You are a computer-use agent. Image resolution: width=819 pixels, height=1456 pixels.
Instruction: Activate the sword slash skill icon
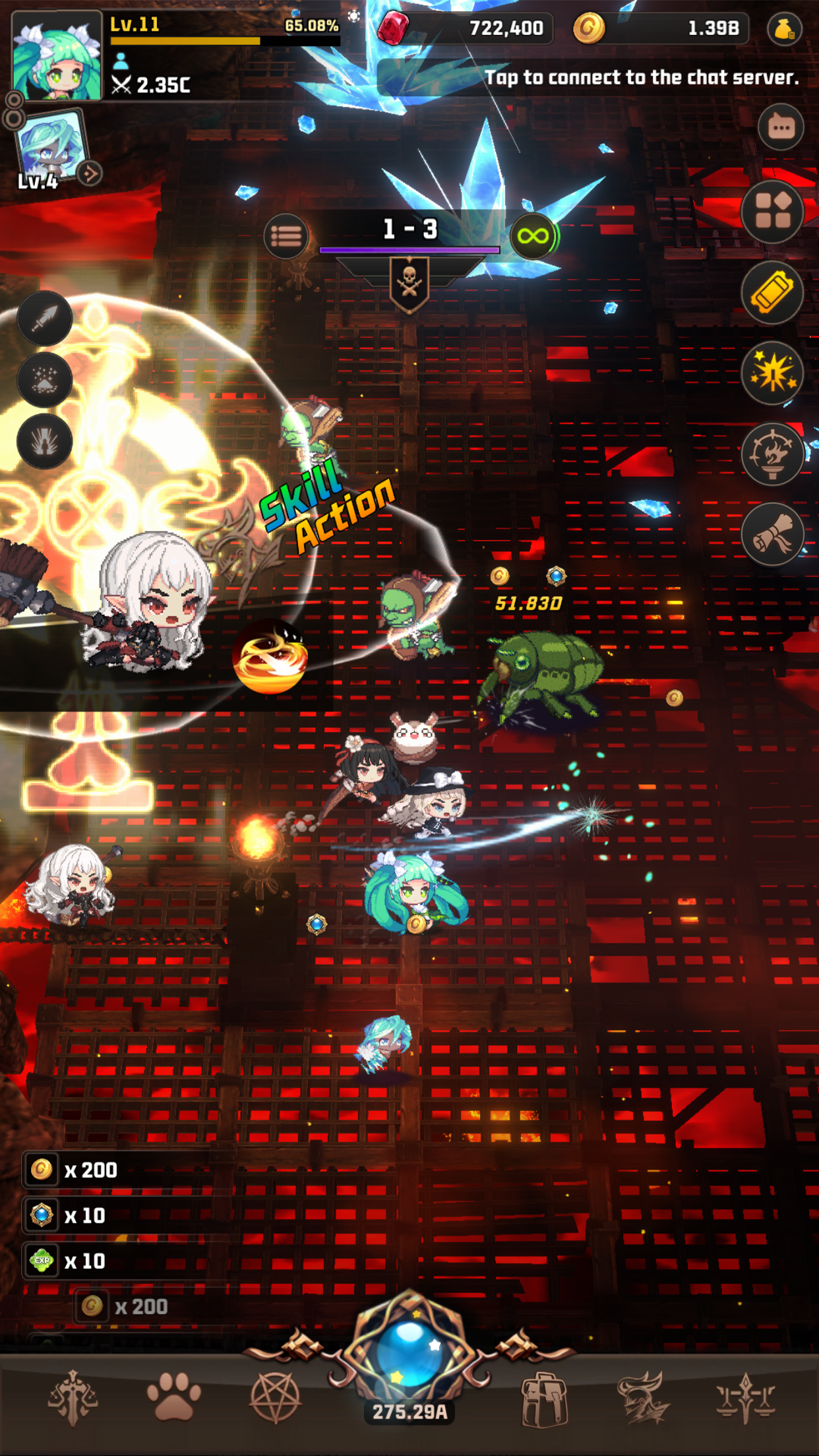pyautogui.click(x=45, y=318)
